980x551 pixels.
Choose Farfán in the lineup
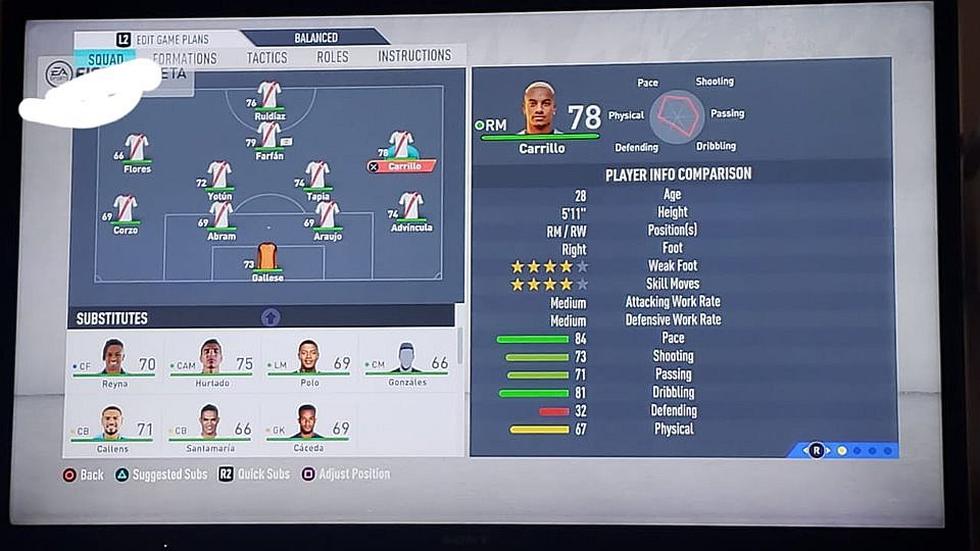point(269,138)
